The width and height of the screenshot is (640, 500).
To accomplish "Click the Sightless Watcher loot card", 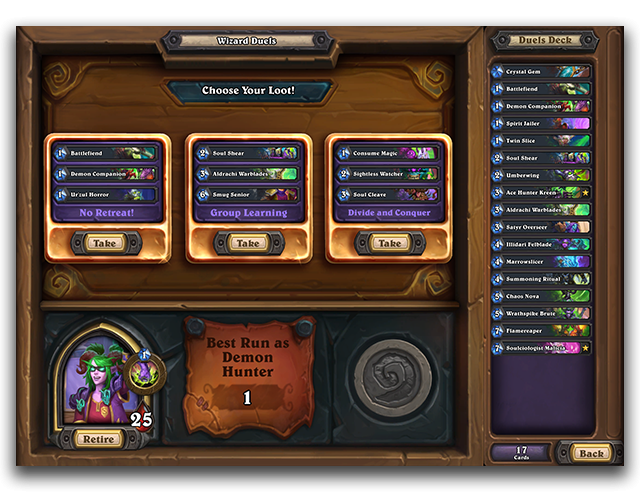I will pyautogui.click(x=388, y=174).
